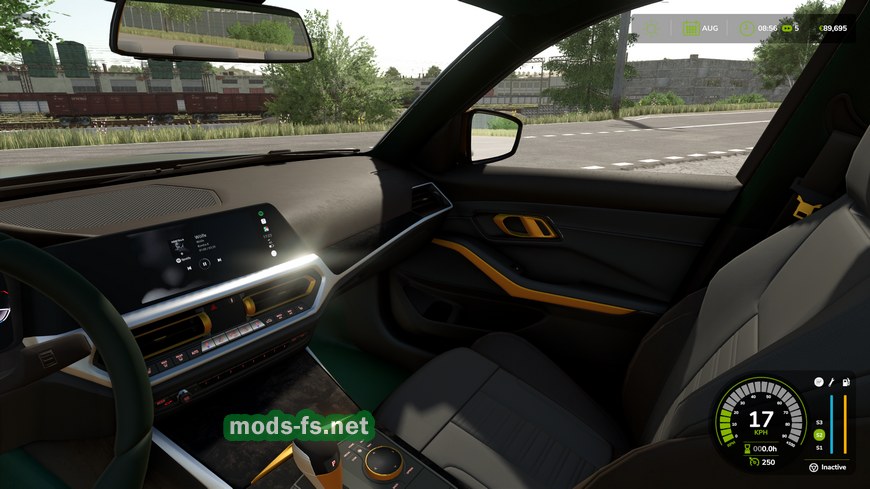Click the wrench damage icon
The height and width of the screenshot is (489, 870).
click(832, 382)
